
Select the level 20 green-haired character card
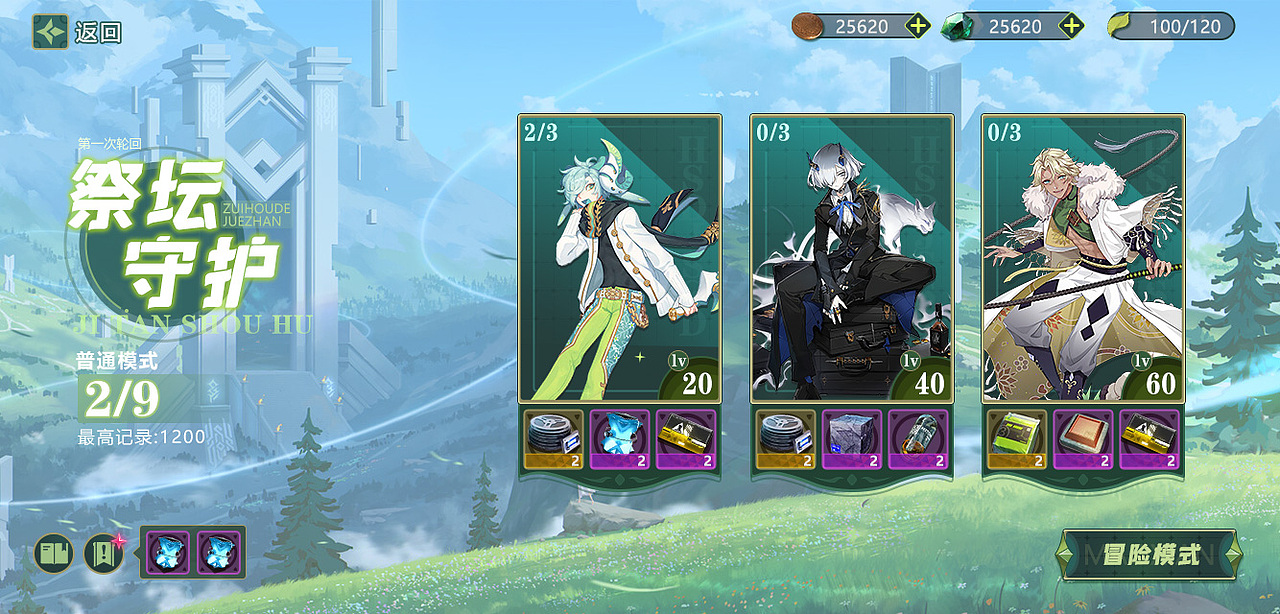(620, 258)
